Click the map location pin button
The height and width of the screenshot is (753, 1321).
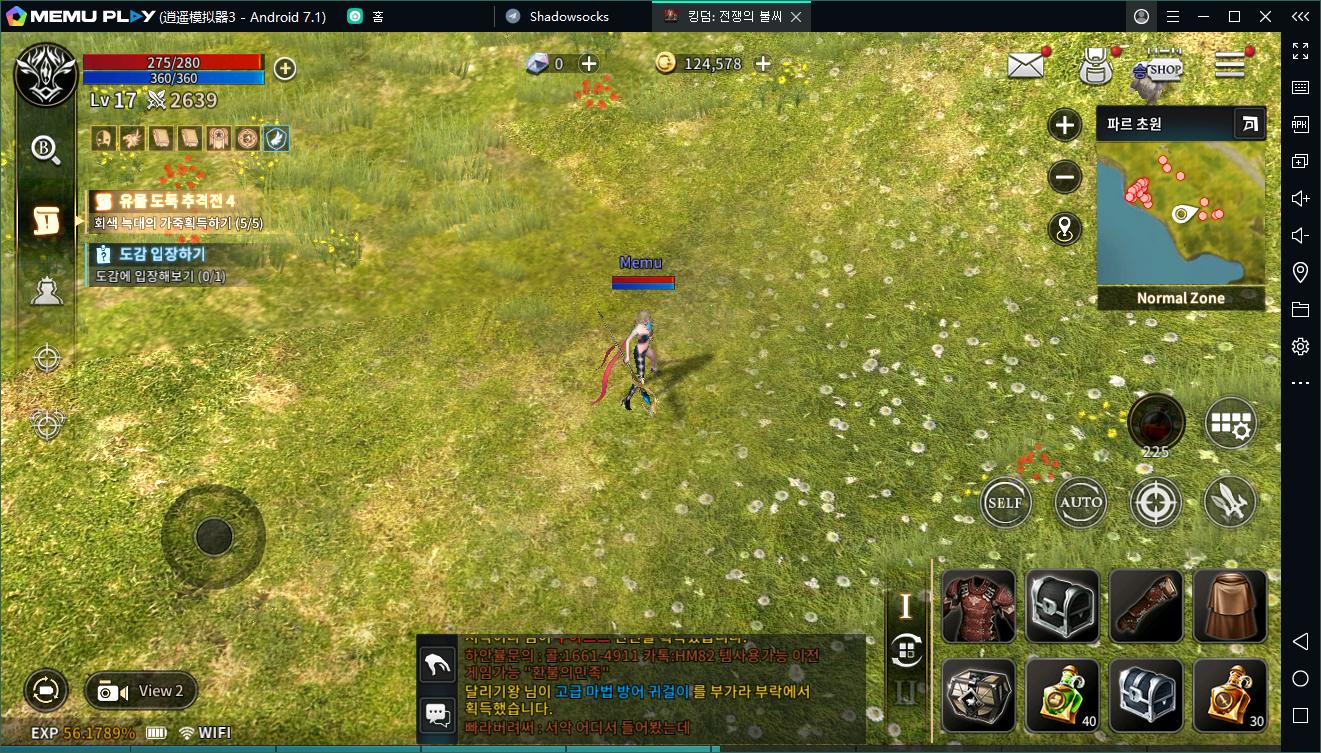[x=1064, y=229]
